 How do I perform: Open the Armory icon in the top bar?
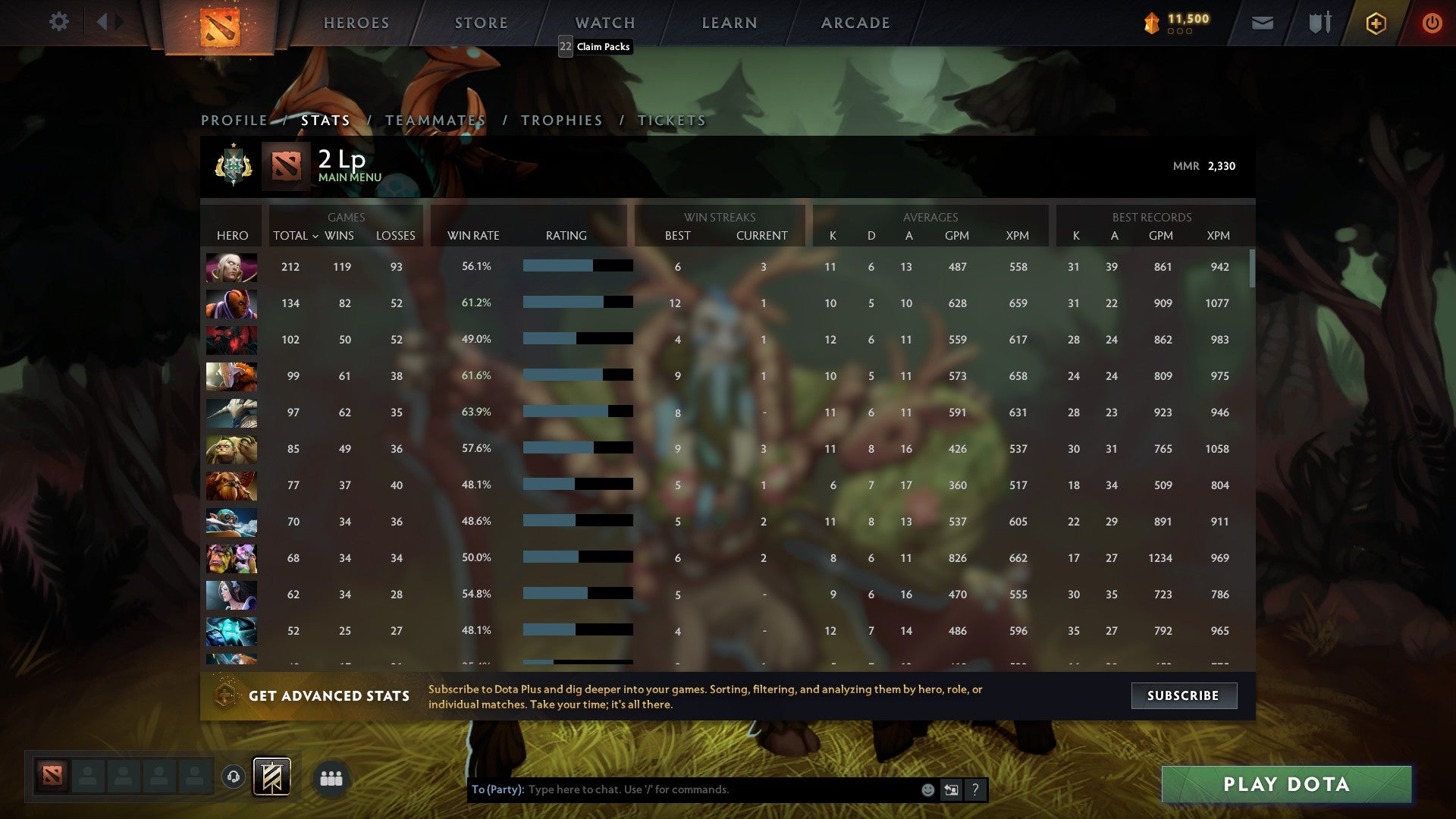1319,23
